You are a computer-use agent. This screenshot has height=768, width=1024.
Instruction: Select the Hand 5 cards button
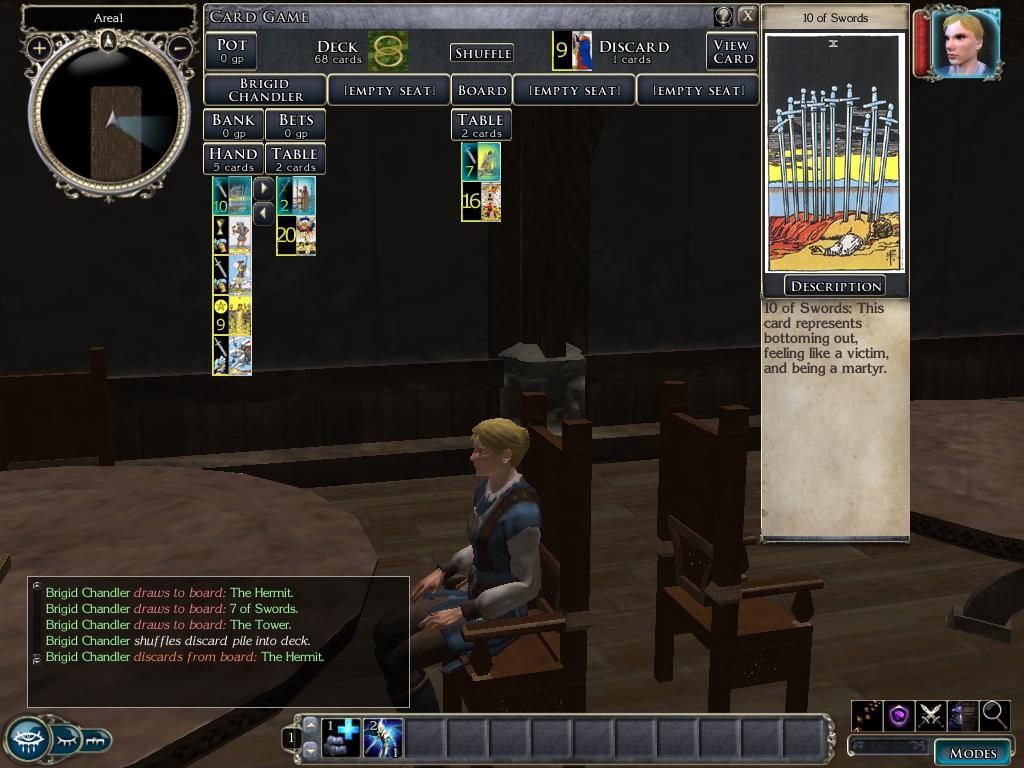point(233,159)
